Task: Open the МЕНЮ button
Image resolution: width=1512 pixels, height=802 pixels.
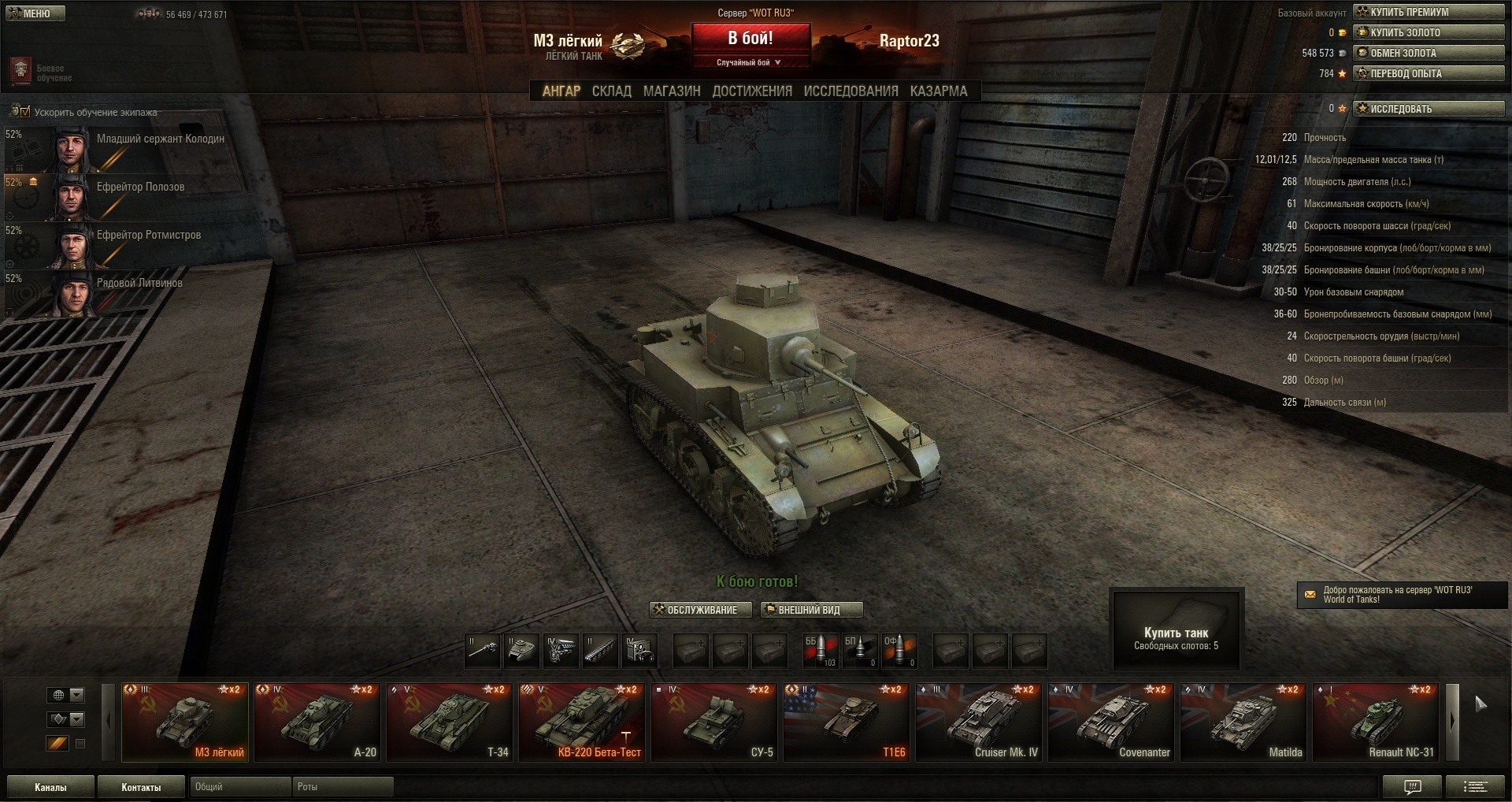Action: point(35,13)
